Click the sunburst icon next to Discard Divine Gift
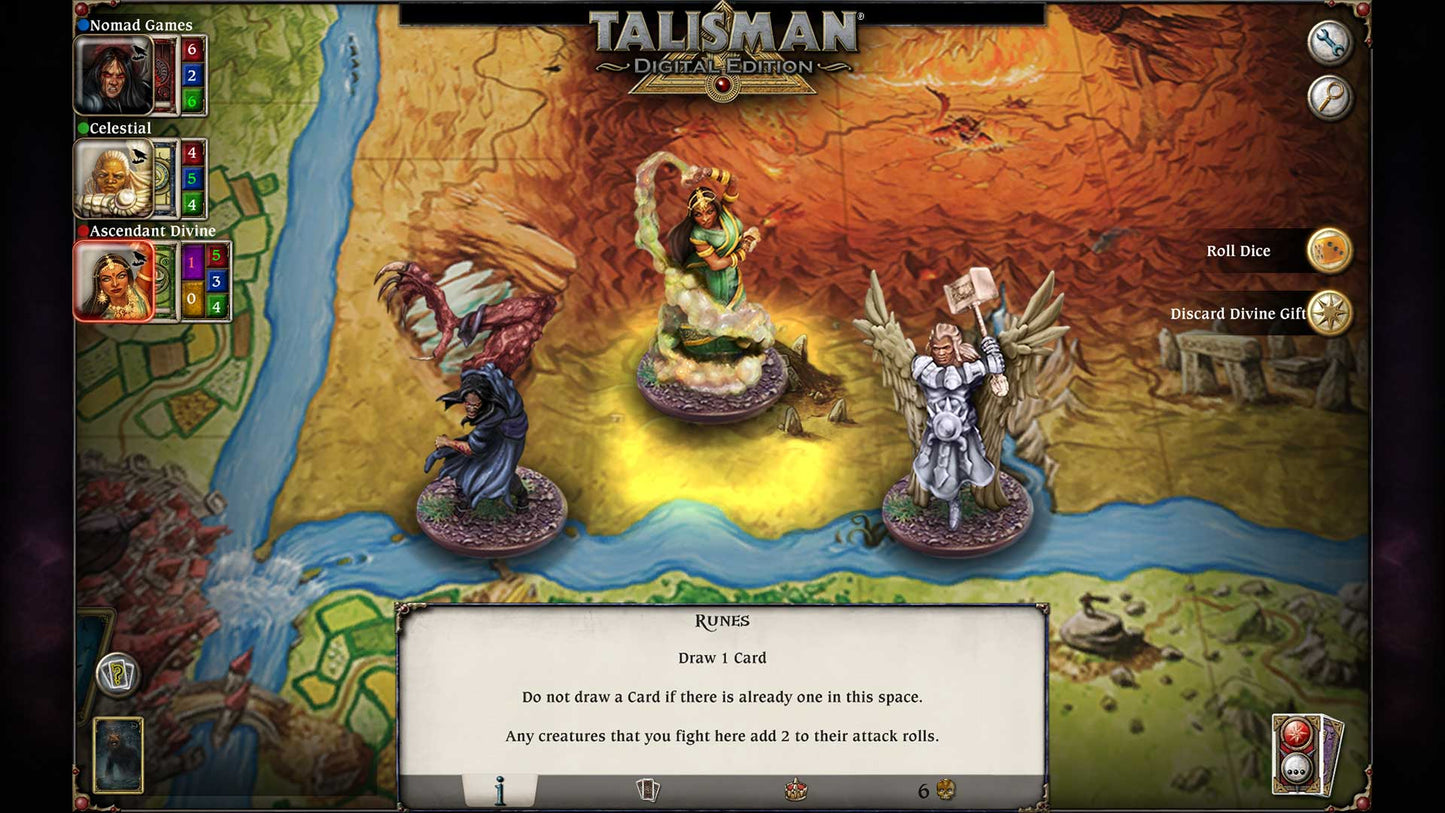The image size is (1445, 813). 1331,313
